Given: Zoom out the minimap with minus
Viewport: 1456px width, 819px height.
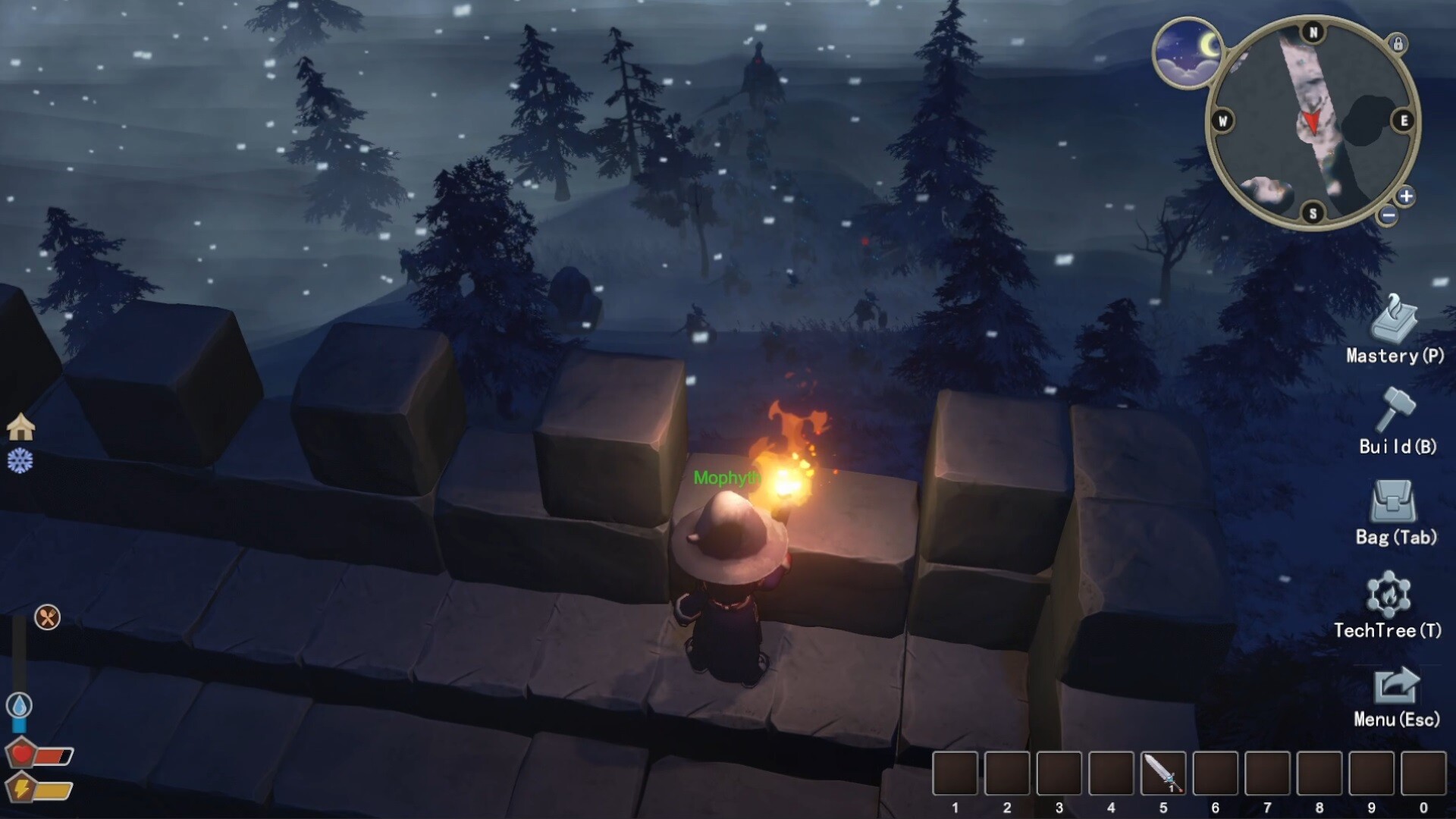Looking at the screenshot, I should [x=1389, y=215].
